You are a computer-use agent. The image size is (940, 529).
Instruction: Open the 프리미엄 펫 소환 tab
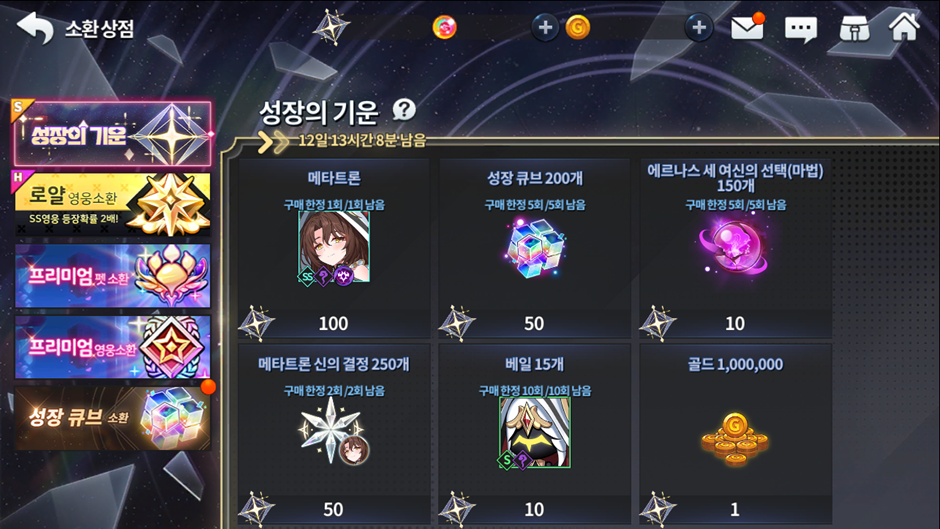click(x=112, y=275)
